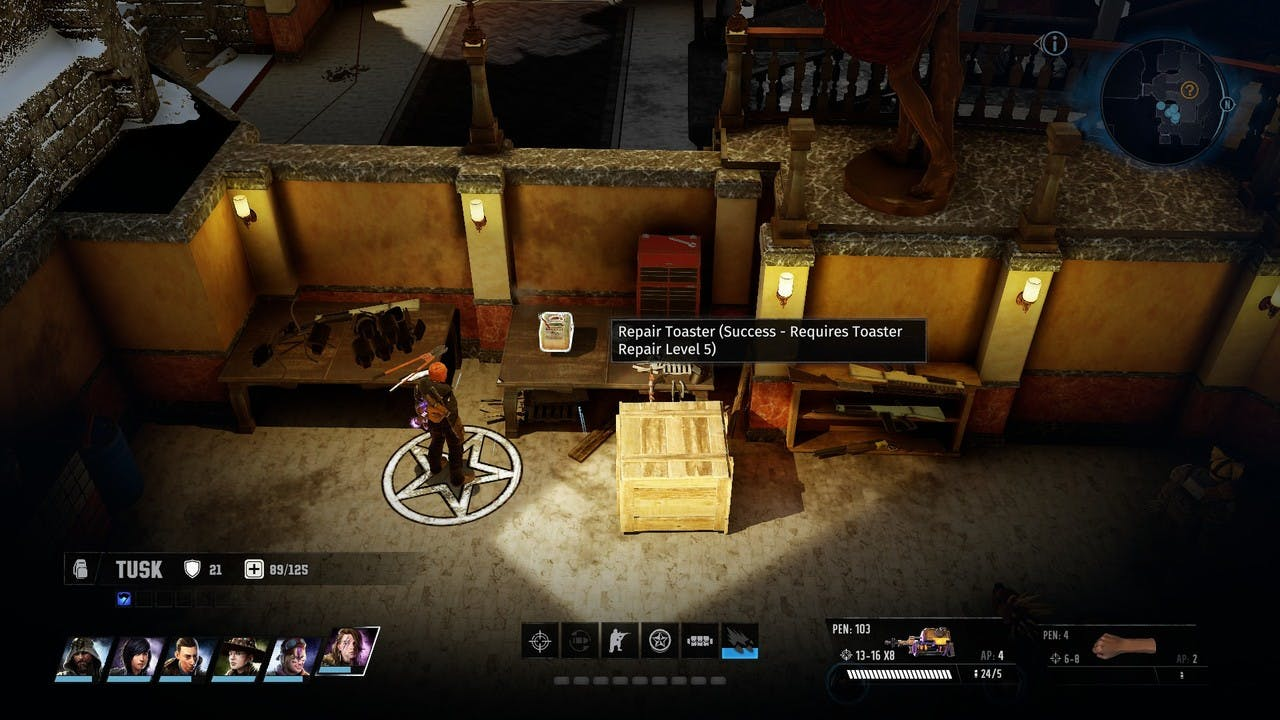Open Tusk's backpack inventory icon
This screenshot has height=720, width=1280.
82,570
